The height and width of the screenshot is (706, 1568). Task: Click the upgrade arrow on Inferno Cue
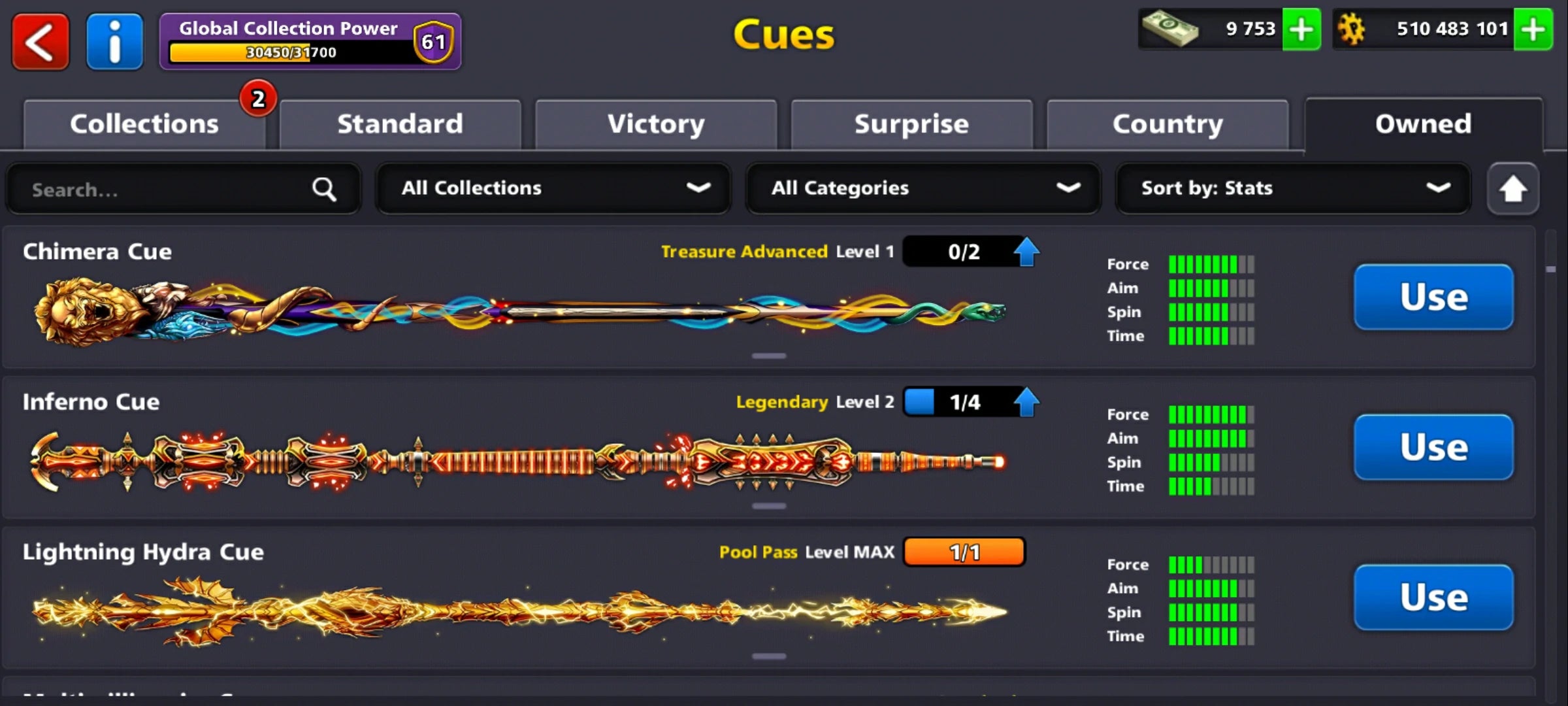pyautogui.click(x=1026, y=401)
